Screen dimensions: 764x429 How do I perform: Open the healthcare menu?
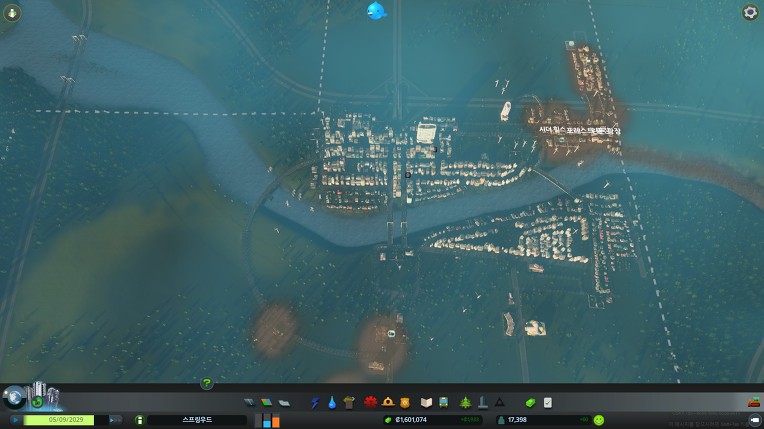coord(370,402)
